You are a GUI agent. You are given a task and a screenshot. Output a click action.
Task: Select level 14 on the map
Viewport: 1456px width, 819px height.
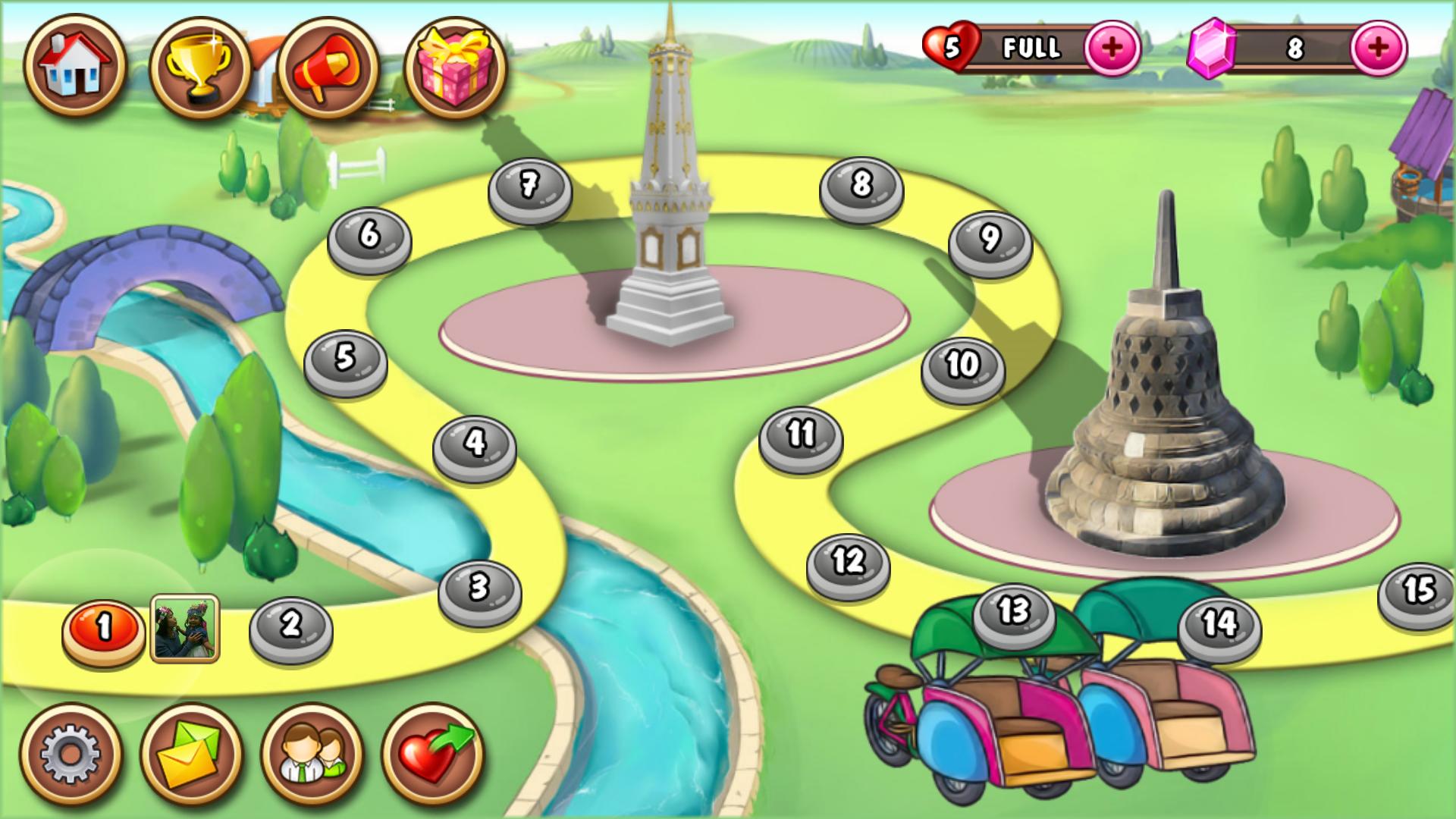[1219, 626]
